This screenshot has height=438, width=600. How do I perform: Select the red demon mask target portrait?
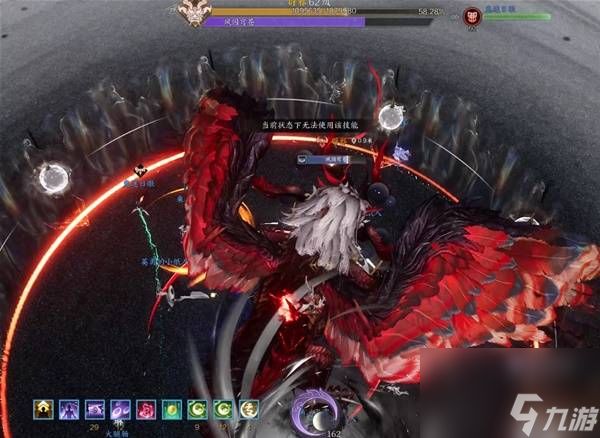point(473,16)
